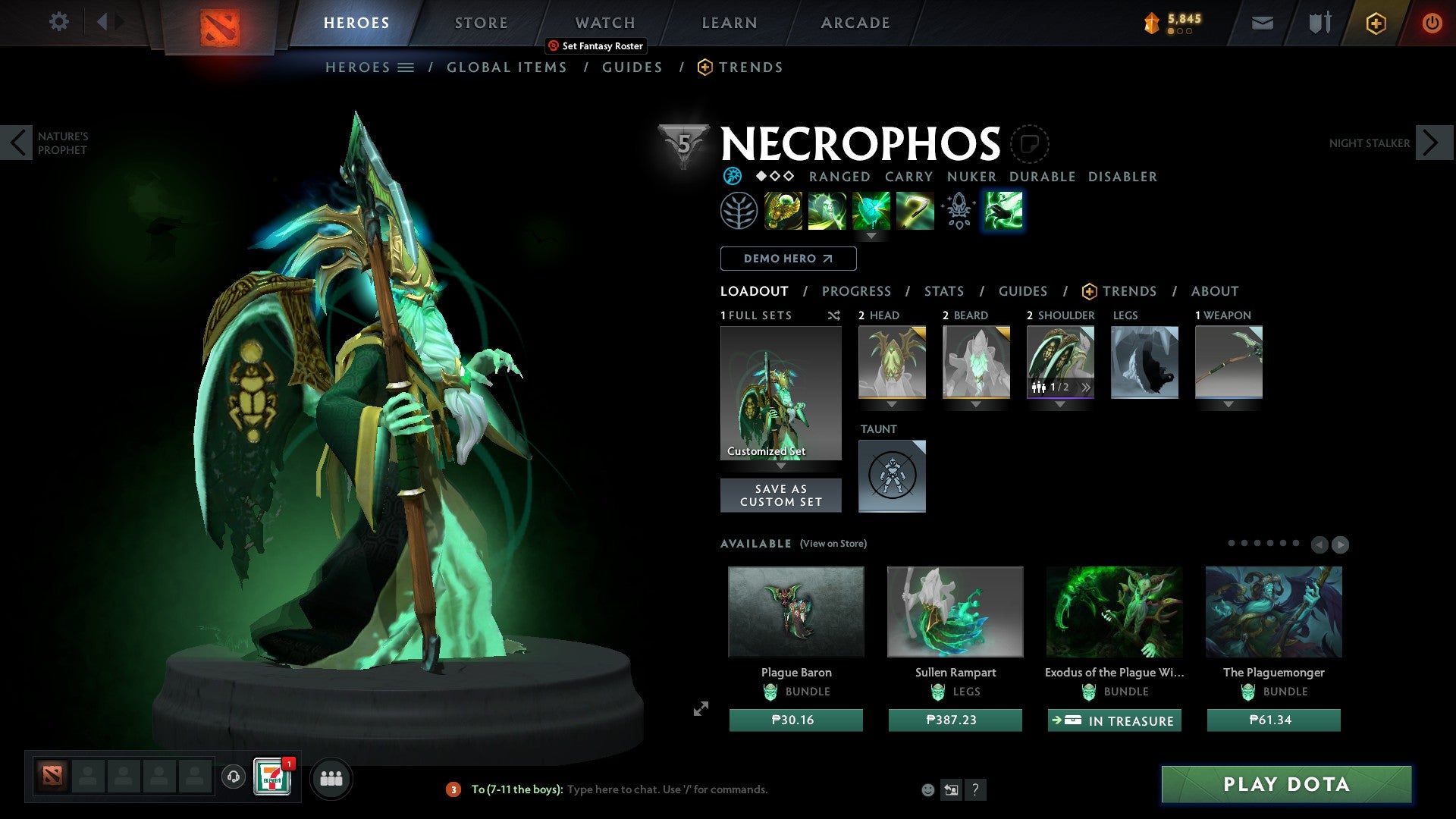Switch to the PROGRESS tab
Image resolution: width=1456 pixels, height=819 pixels.
click(x=857, y=291)
